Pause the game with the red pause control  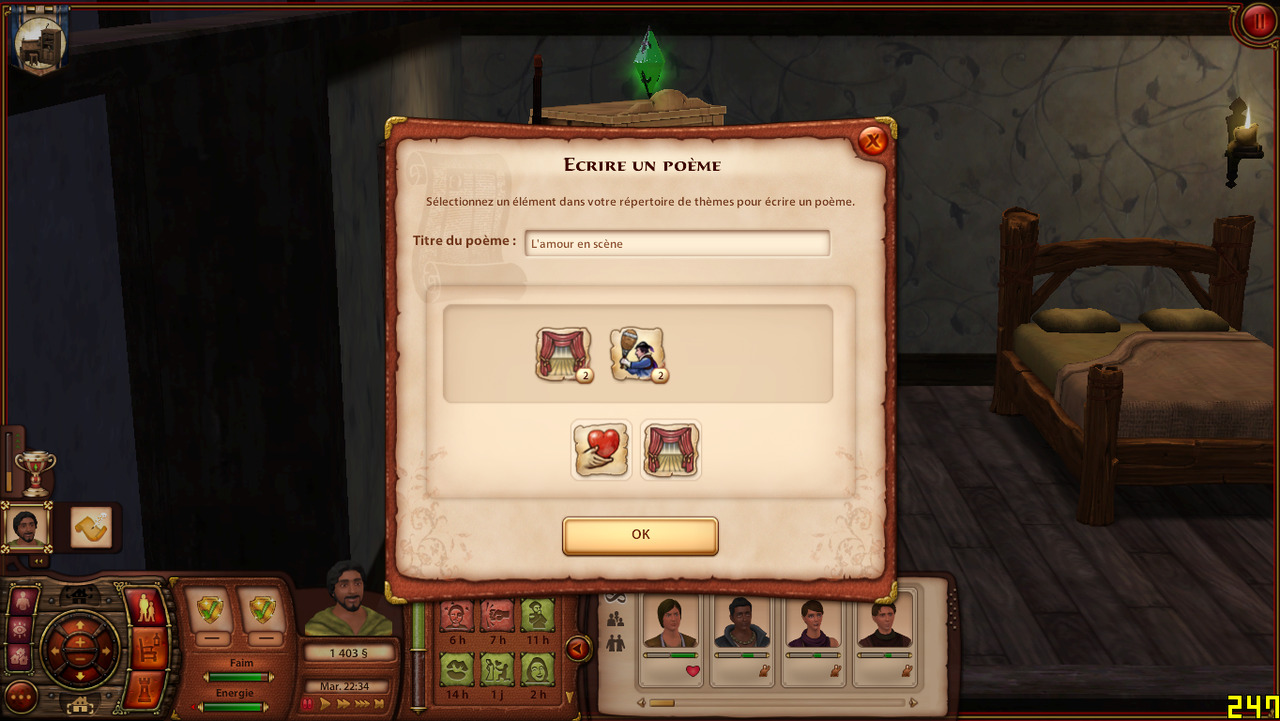(307, 704)
